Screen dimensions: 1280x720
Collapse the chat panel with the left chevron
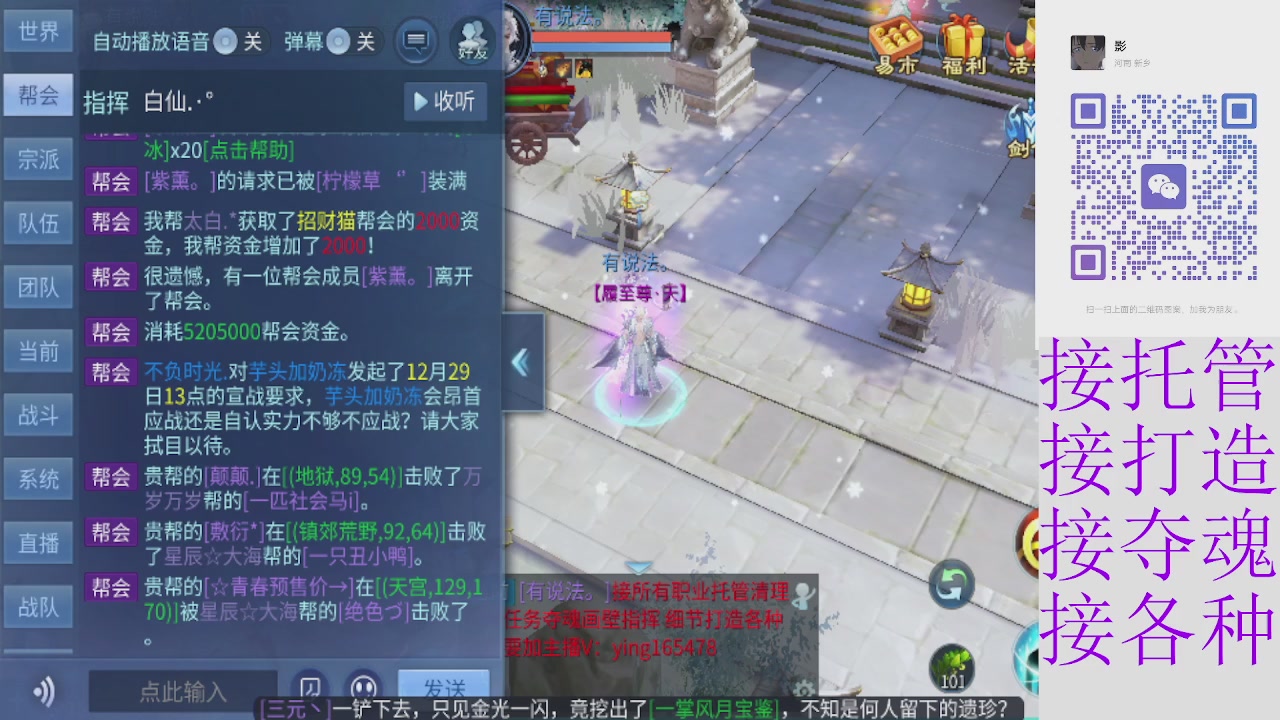pyautogui.click(x=521, y=364)
